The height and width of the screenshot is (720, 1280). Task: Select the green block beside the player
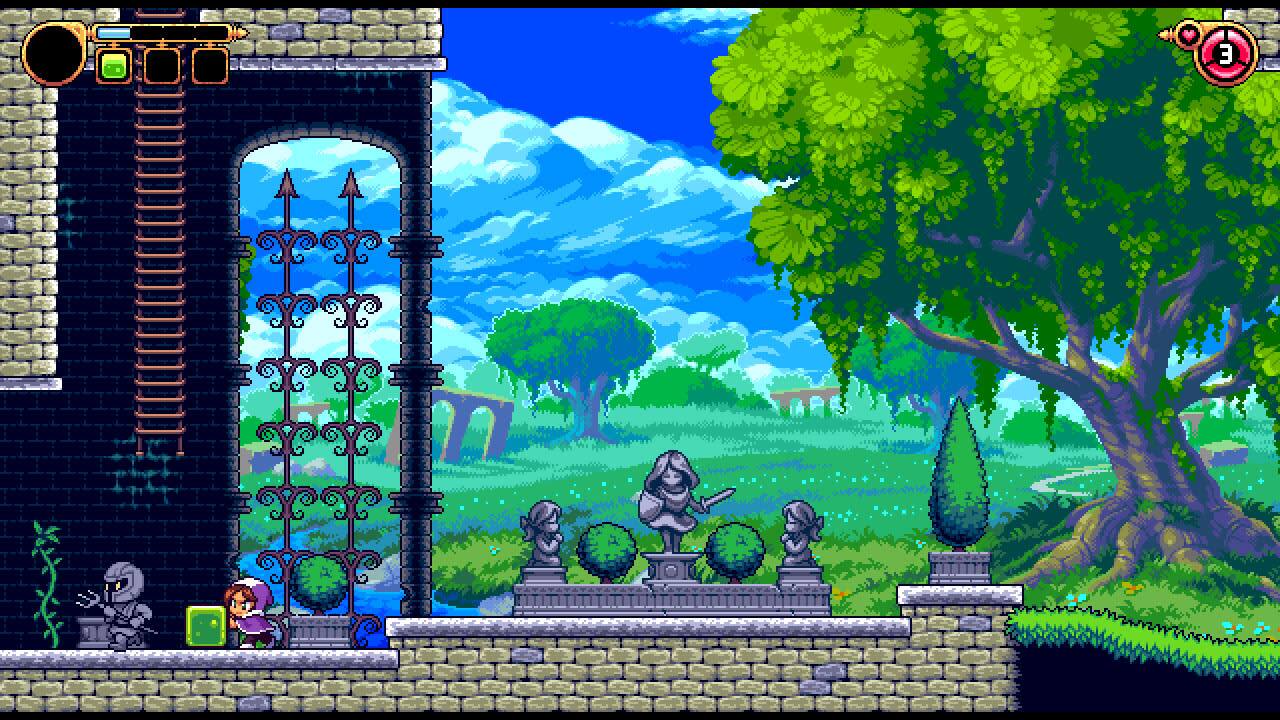205,625
